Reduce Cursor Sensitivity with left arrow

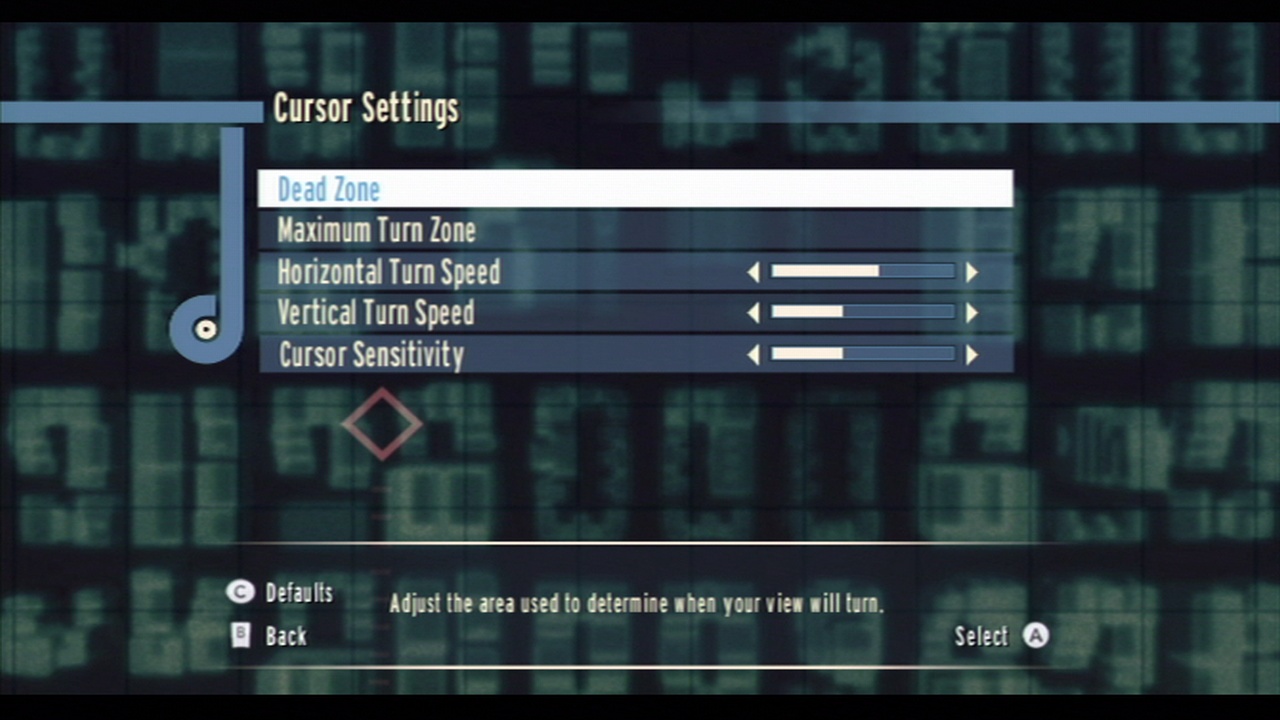753,354
